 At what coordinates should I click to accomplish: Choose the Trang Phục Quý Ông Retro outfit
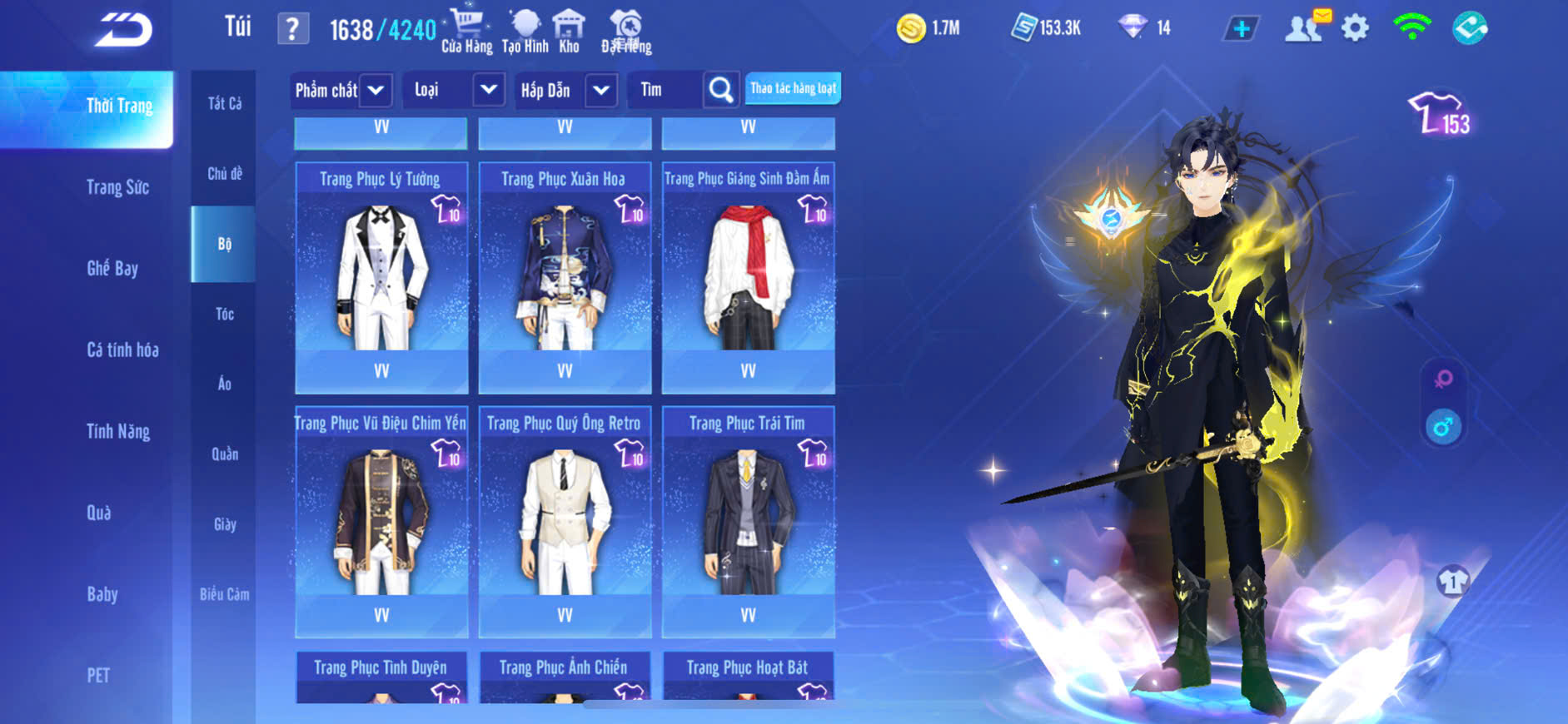pos(565,520)
